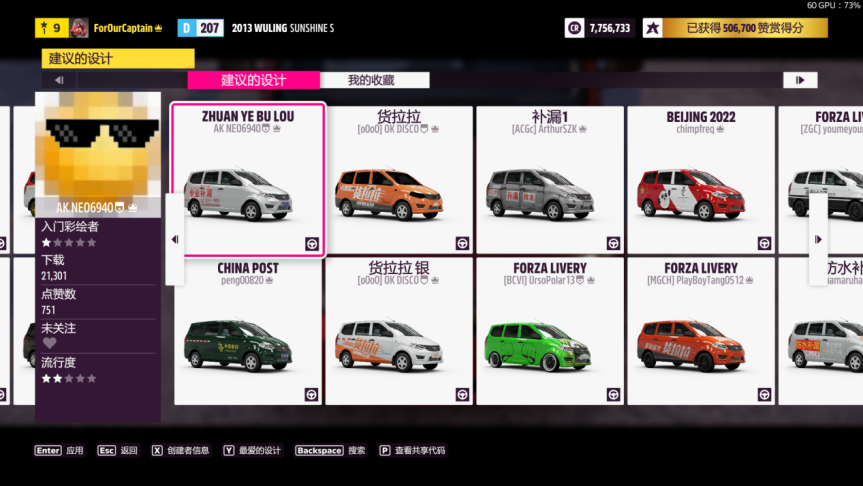Click the left arrow beside the design grid
Screen dimensions: 863x486
(x=175, y=239)
